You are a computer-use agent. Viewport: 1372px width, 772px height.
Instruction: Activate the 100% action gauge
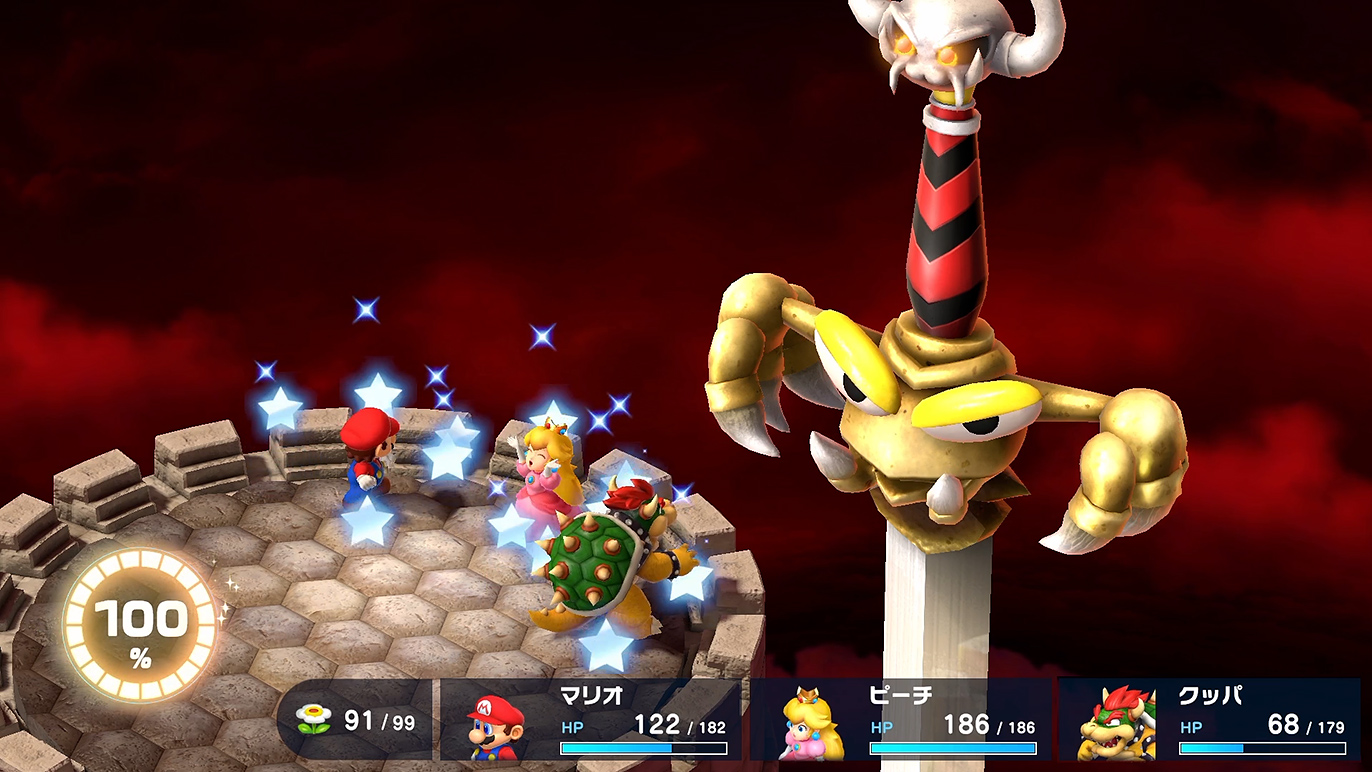point(140,625)
